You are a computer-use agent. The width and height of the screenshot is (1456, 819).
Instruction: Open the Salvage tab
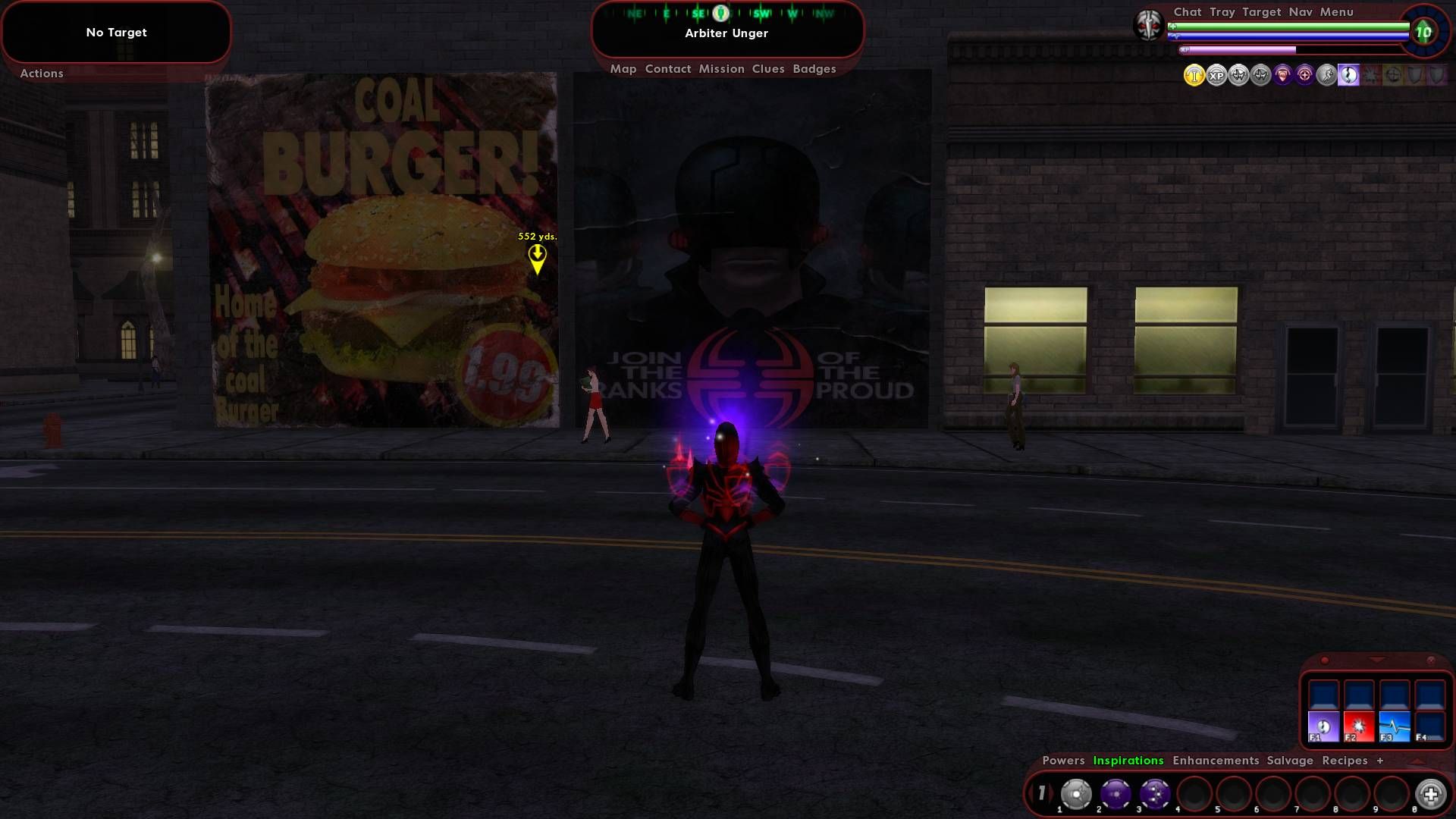1290,760
